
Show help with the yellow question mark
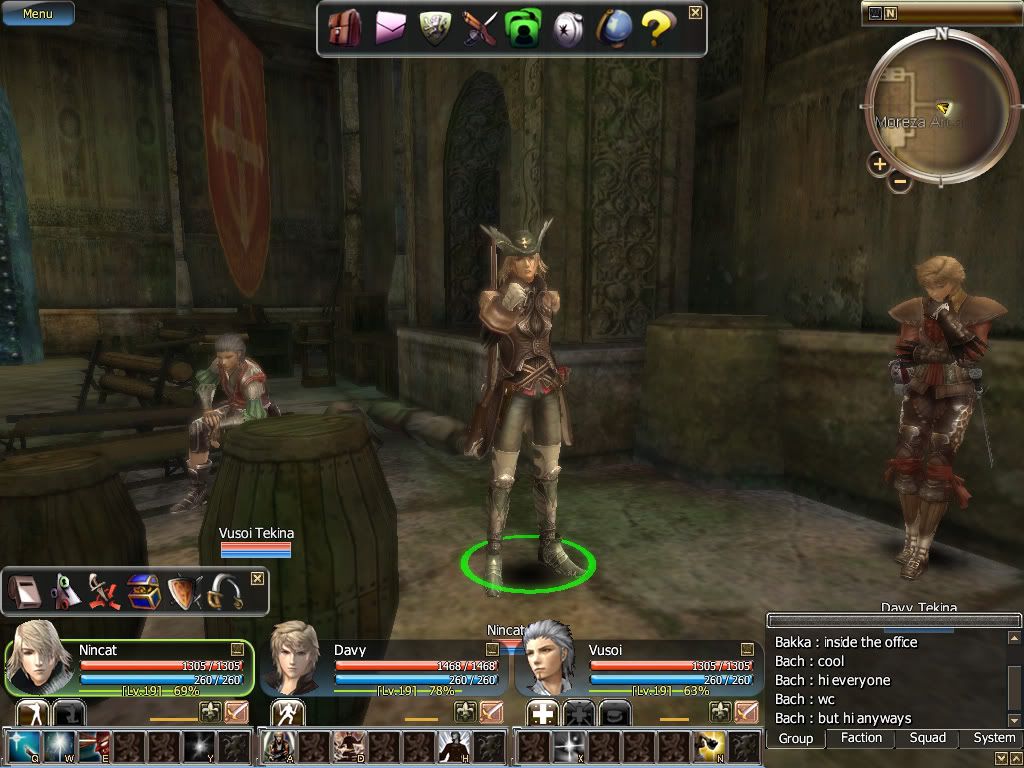tap(656, 28)
